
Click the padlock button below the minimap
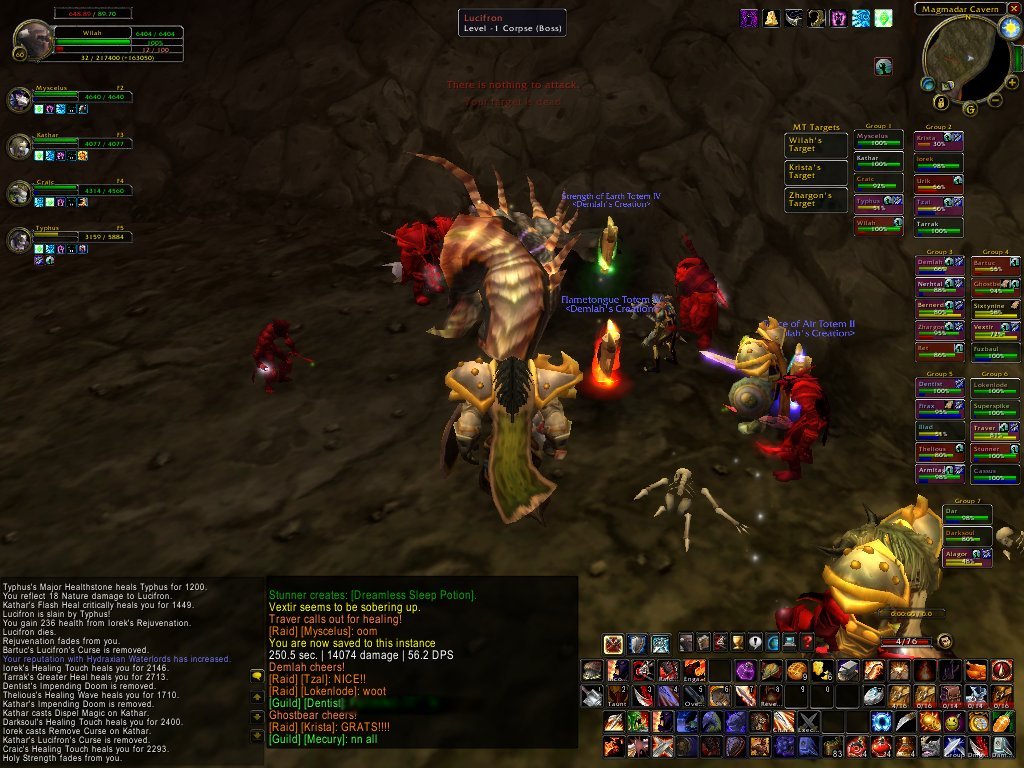click(x=942, y=101)
